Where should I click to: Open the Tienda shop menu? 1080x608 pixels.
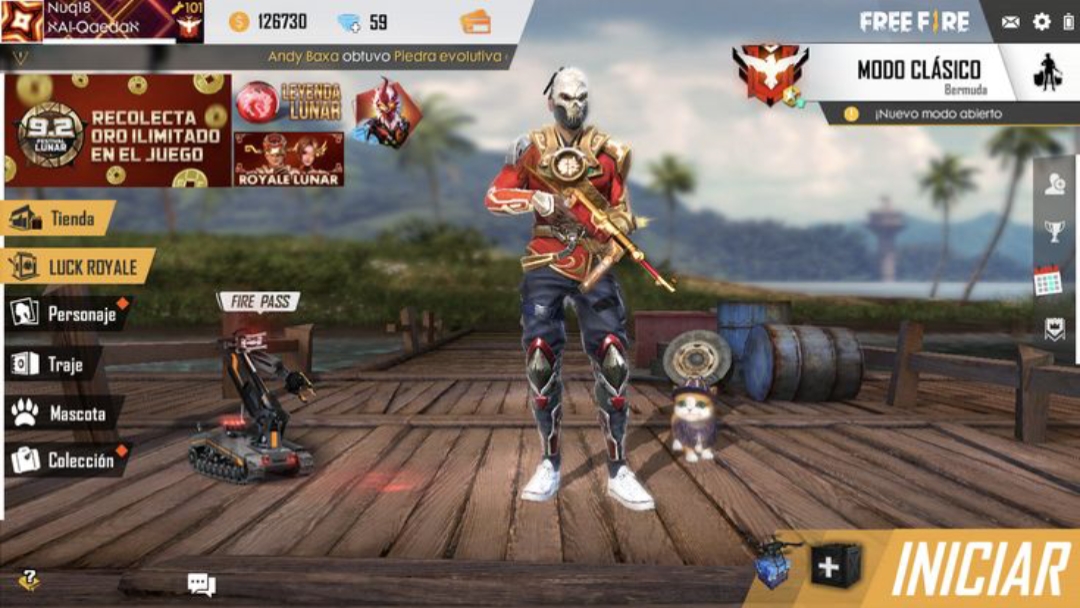(60, 218)
